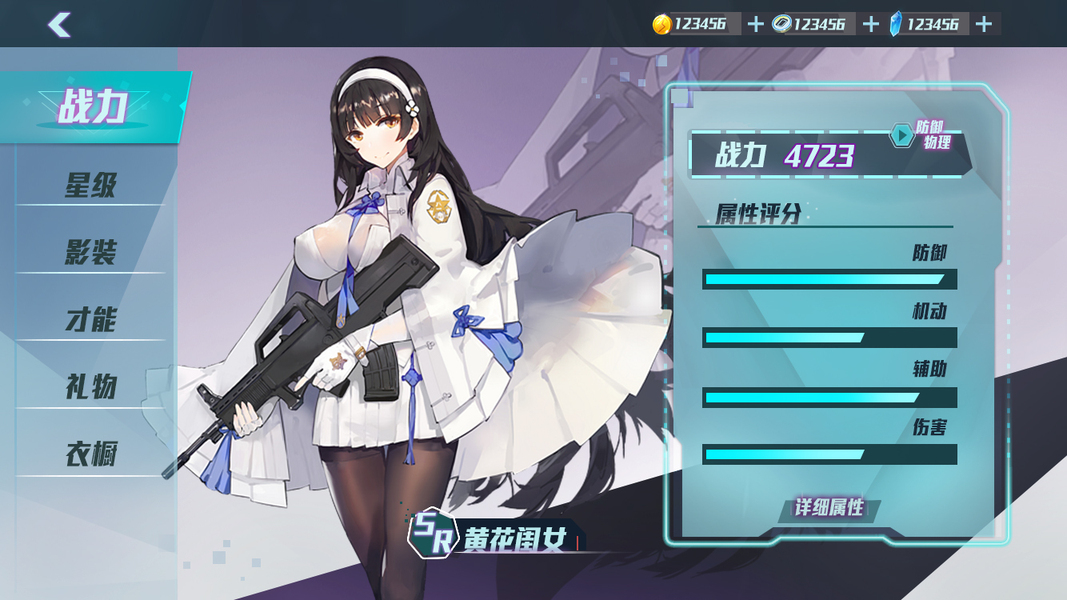Toggle the 防御 物理 arrow button
The height and width of the screenshot is (600, 1067).
click(902, 135)
